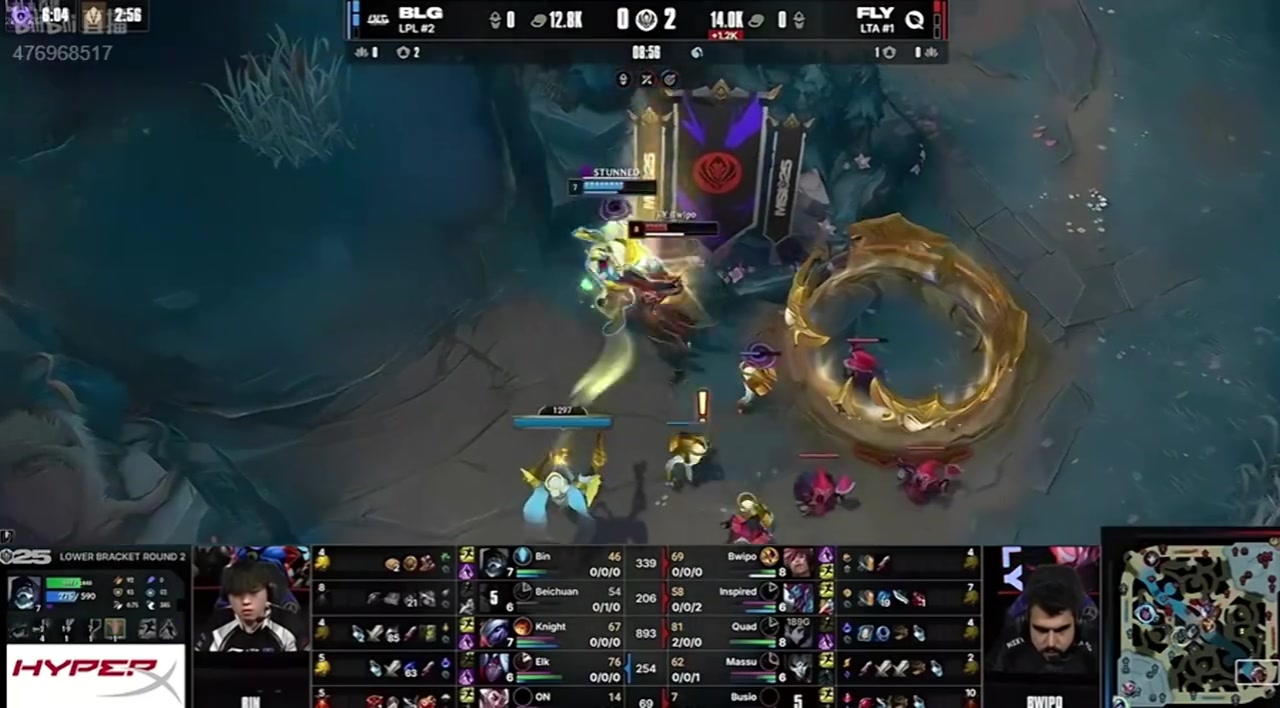The height and width of the screenshot is (708, 1280).
Task: Click the HyperX sponsor banner
Action: [96, 676]
